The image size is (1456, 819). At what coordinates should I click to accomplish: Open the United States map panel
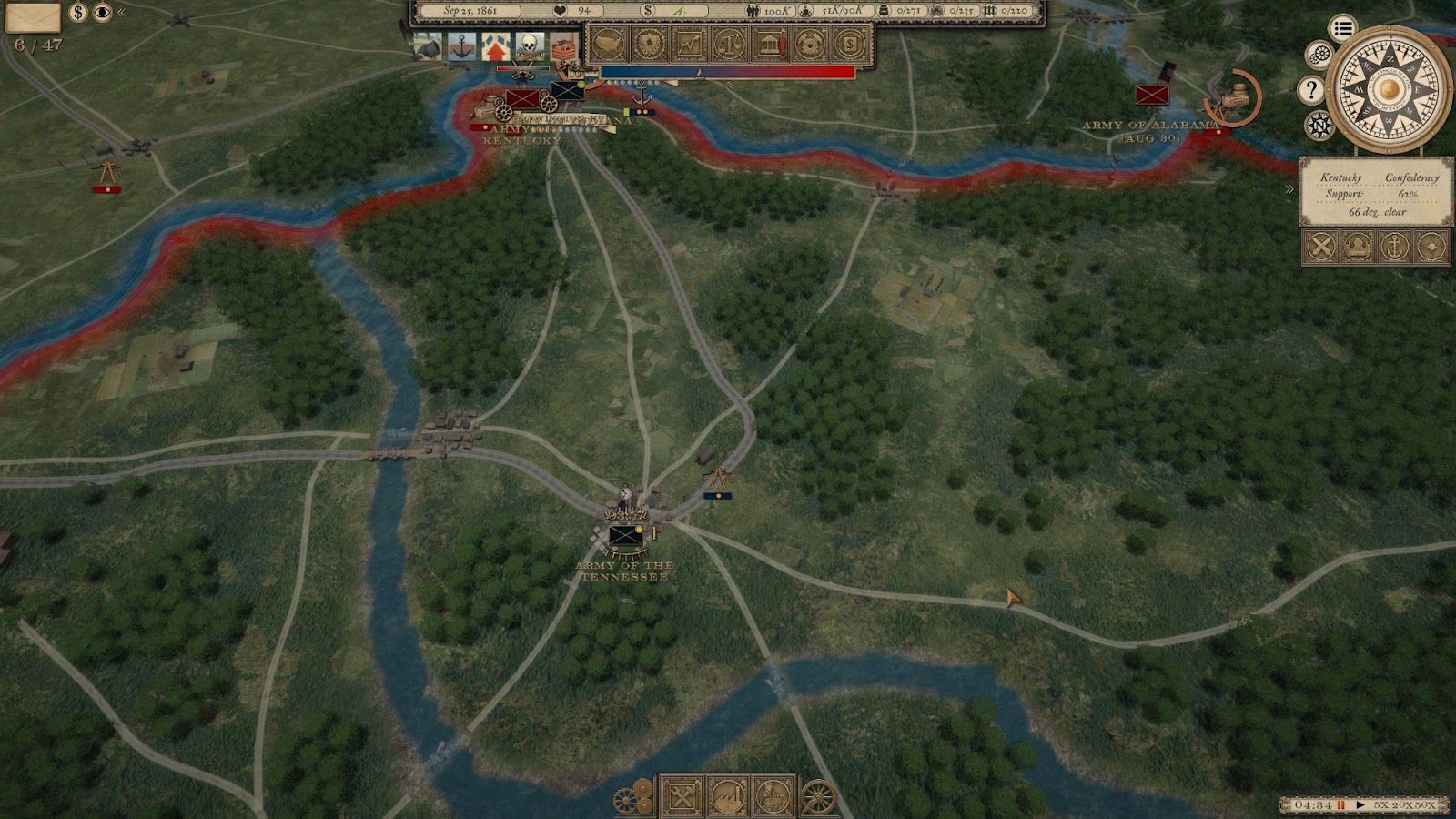(x=608, y=43)
